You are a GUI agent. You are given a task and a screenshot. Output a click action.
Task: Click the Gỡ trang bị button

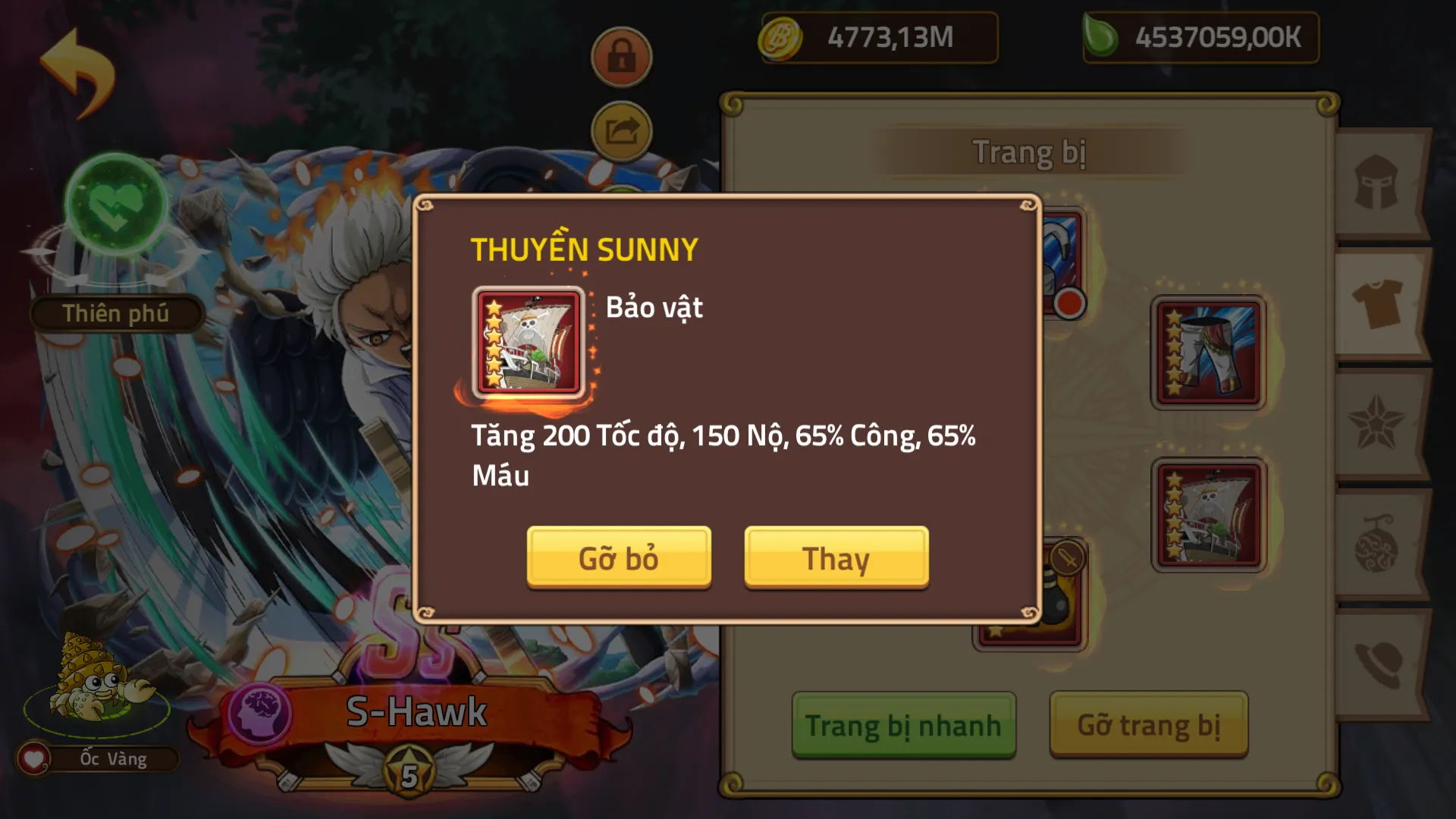1149,724
